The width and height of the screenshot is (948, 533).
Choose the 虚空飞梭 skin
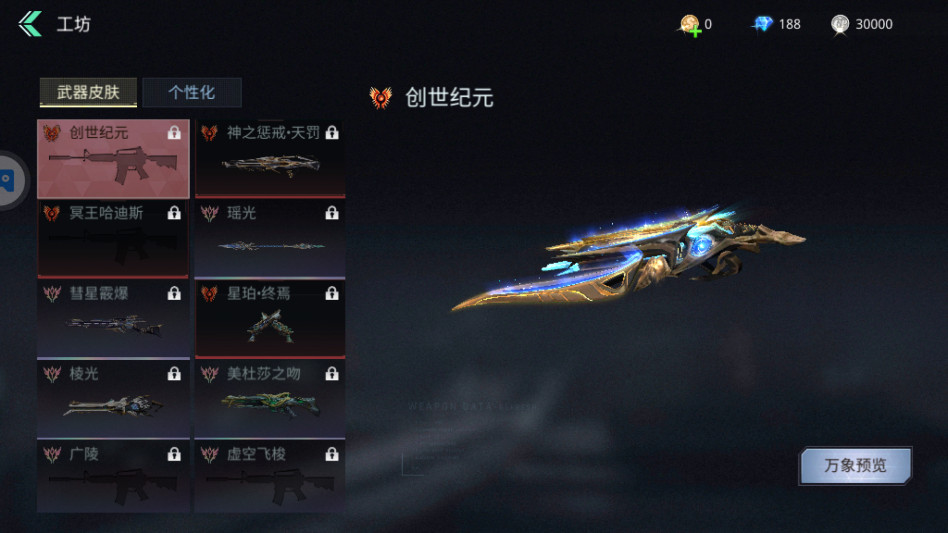(x=270, y=475)
